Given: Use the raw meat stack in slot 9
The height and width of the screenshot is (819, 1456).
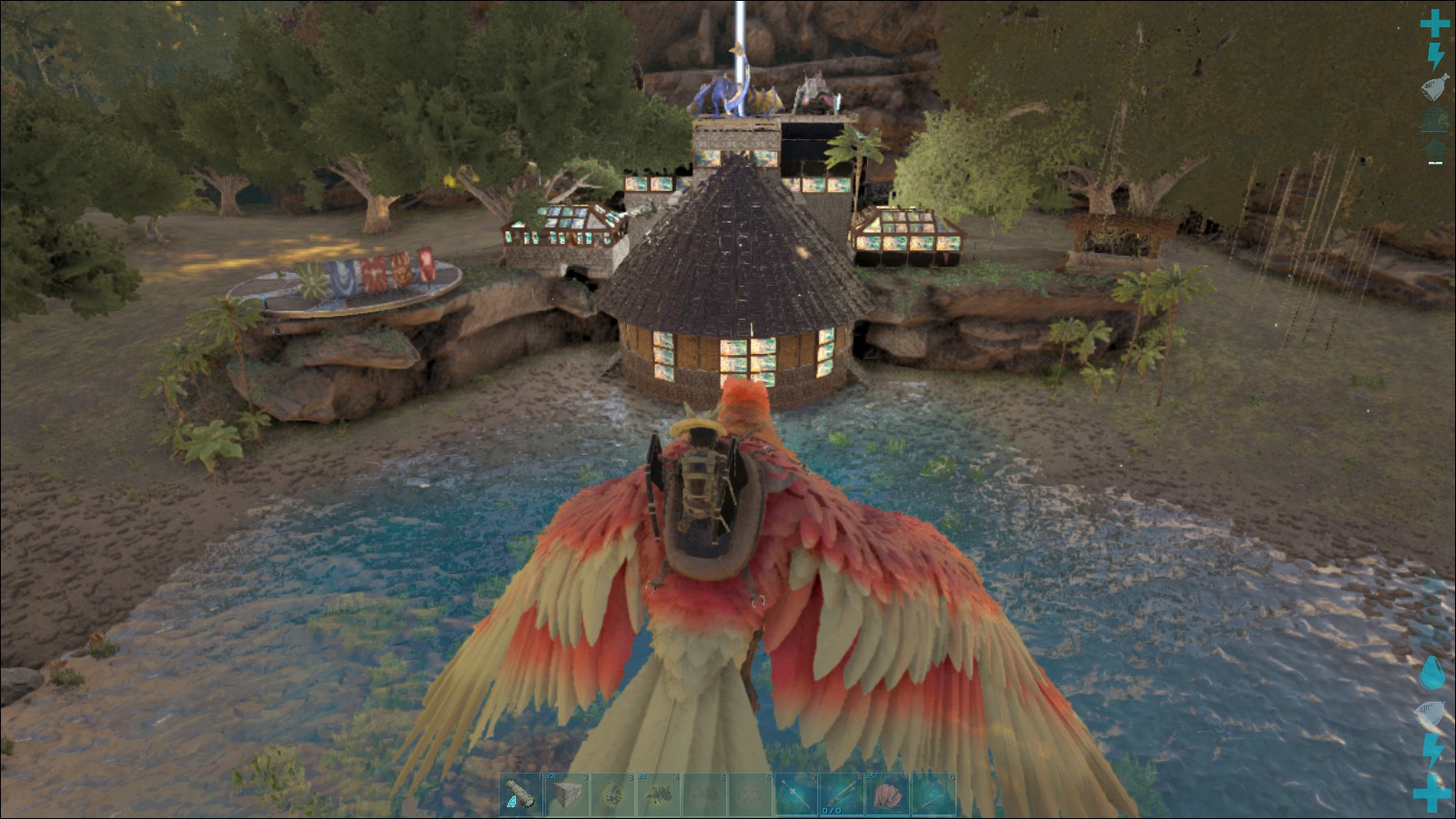Looking at the screenshot, I should point(887,794).
